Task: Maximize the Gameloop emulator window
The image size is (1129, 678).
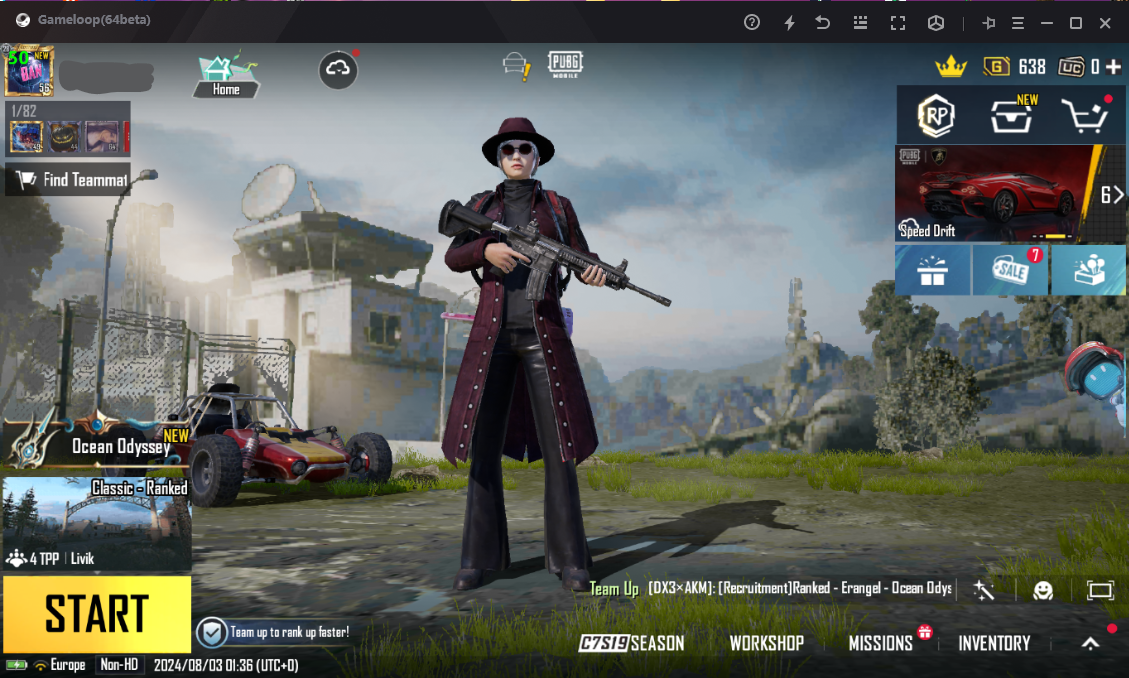Action: [1076, 22]
